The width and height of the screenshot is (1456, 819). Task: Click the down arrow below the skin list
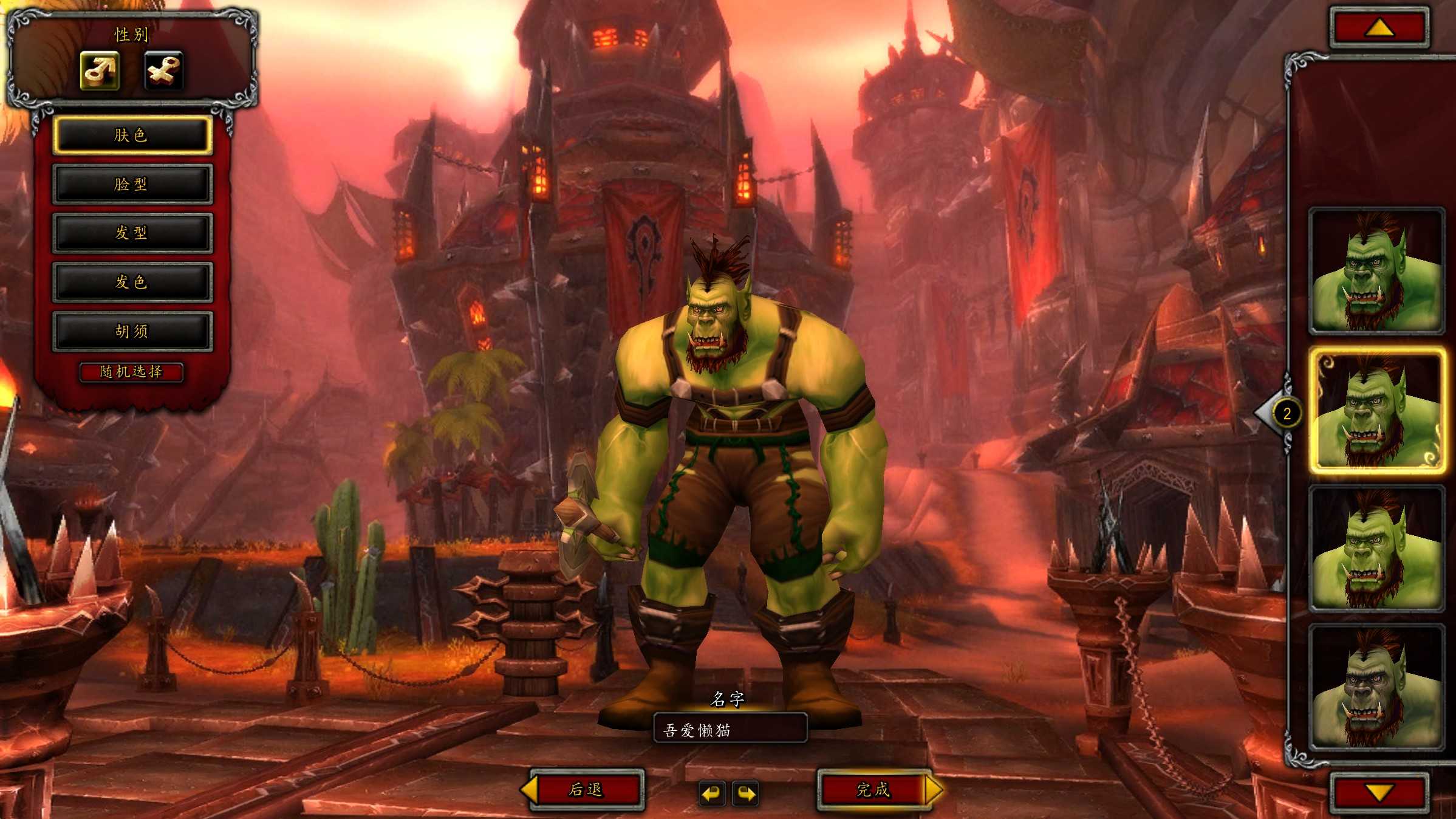[x=1379, y=792]
